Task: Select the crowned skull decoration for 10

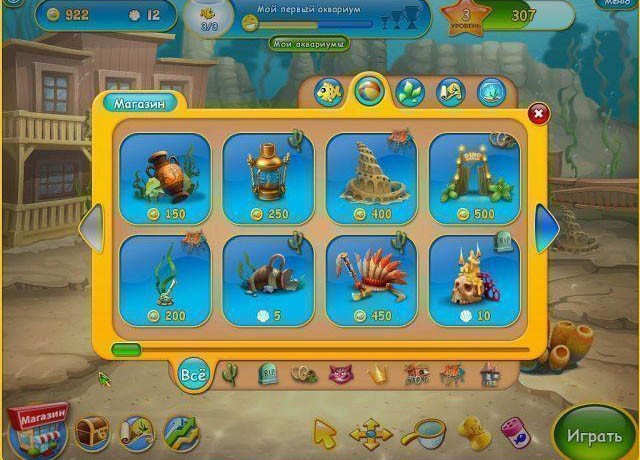Action: click(474, 280)
